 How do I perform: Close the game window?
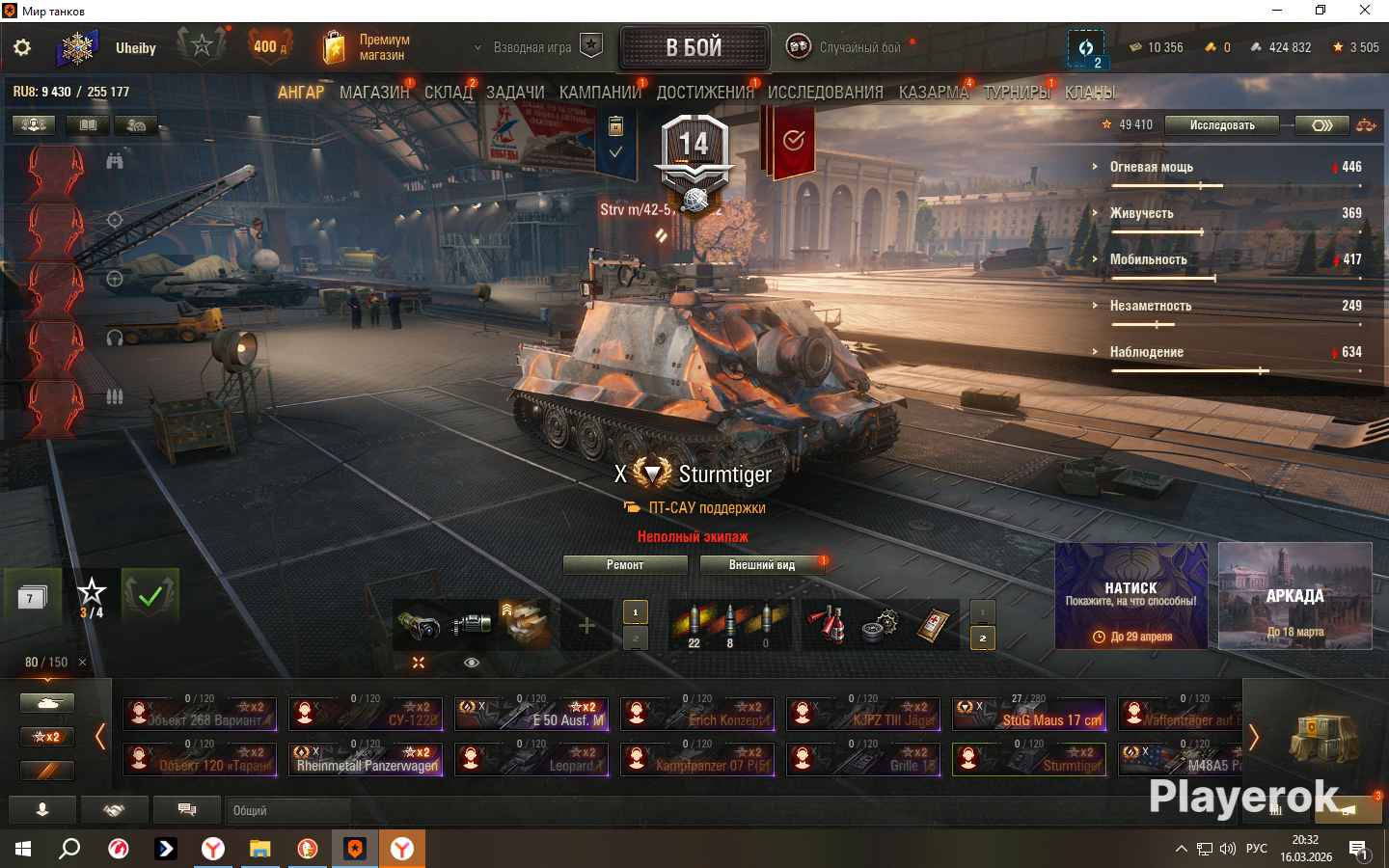(1365, 11)
